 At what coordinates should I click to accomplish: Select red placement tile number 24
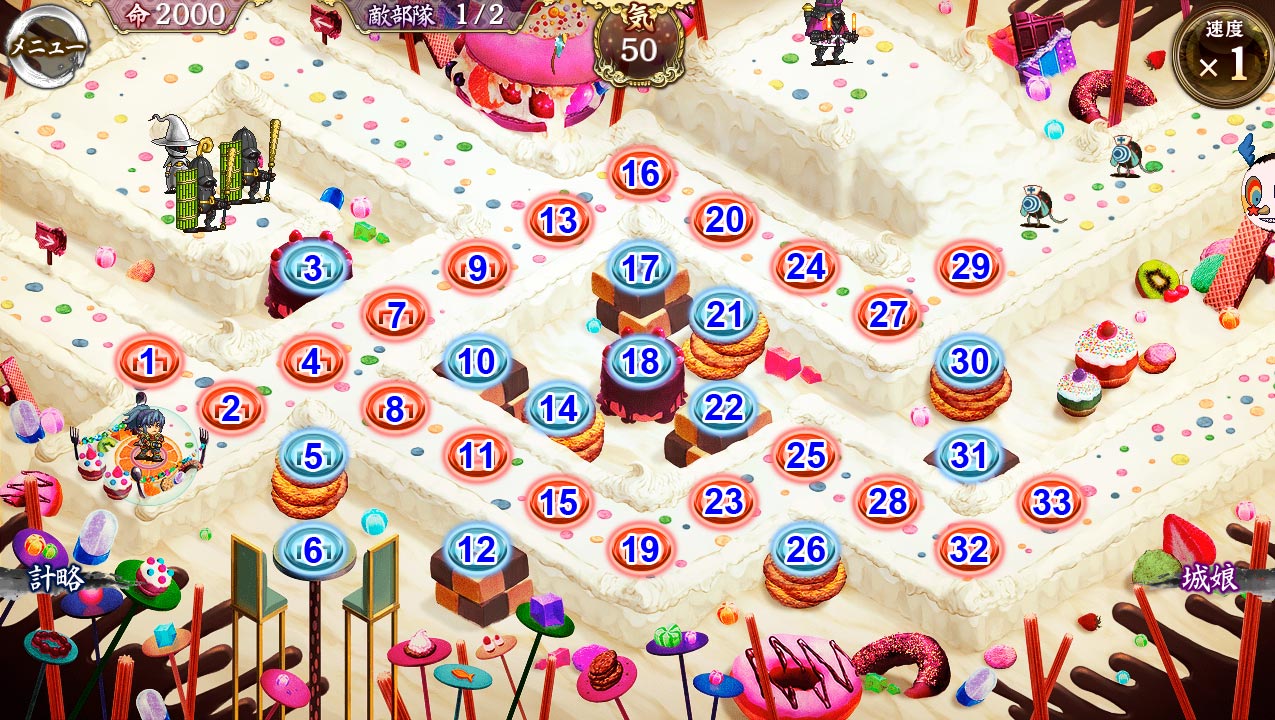[x=805, y=267]
